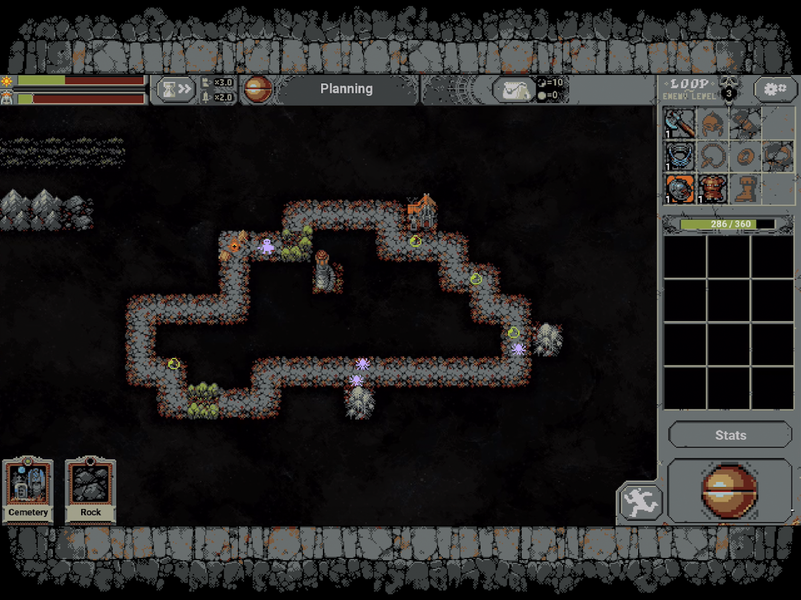The height and width of the screenshot is (600, 801).
Task: Select the equipped blue amulet slot
Action: tap(679, 156)
